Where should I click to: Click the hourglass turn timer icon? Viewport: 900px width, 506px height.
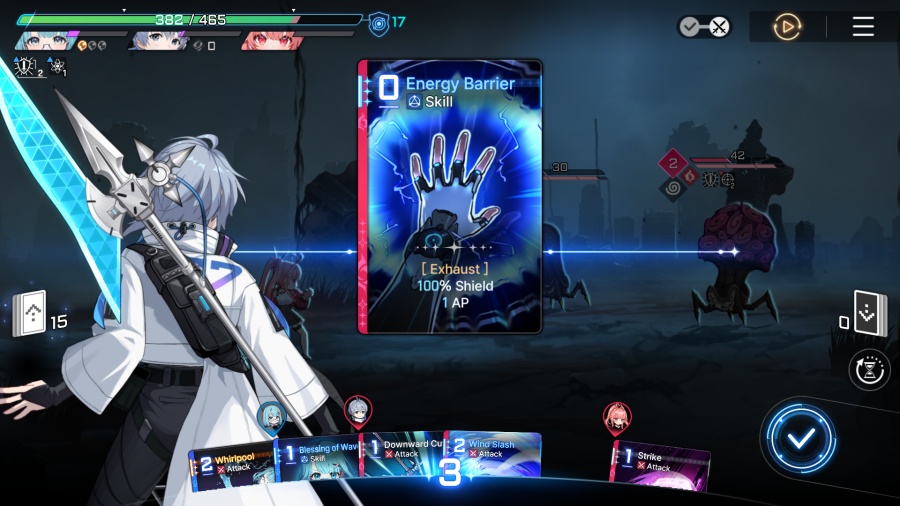tap(869, 370)
